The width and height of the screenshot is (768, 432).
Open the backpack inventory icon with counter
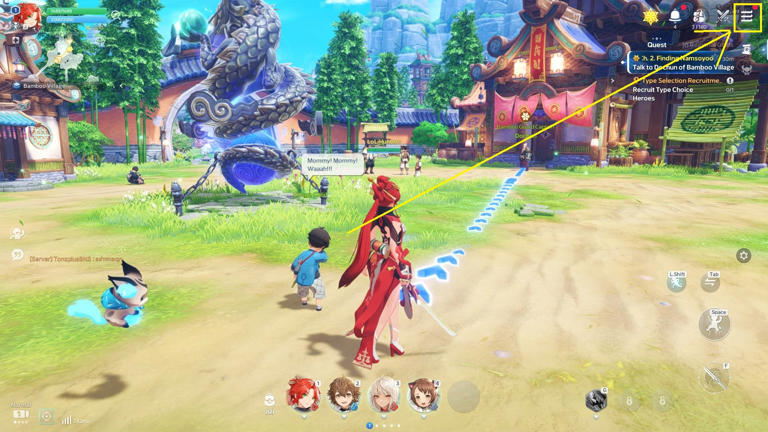click(699, 17)
